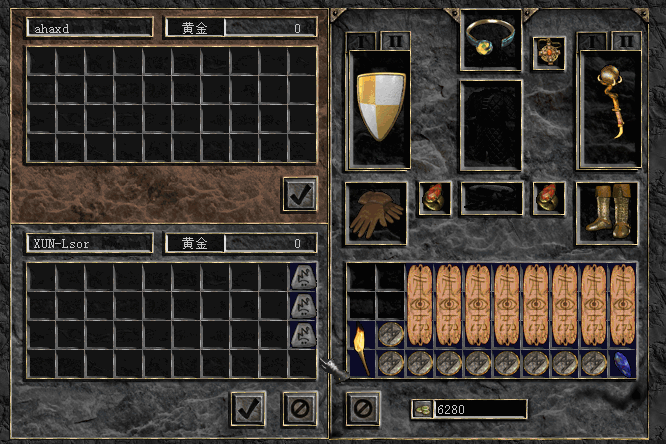Select the equipped orb-topped claw weapon

point(609,106)
